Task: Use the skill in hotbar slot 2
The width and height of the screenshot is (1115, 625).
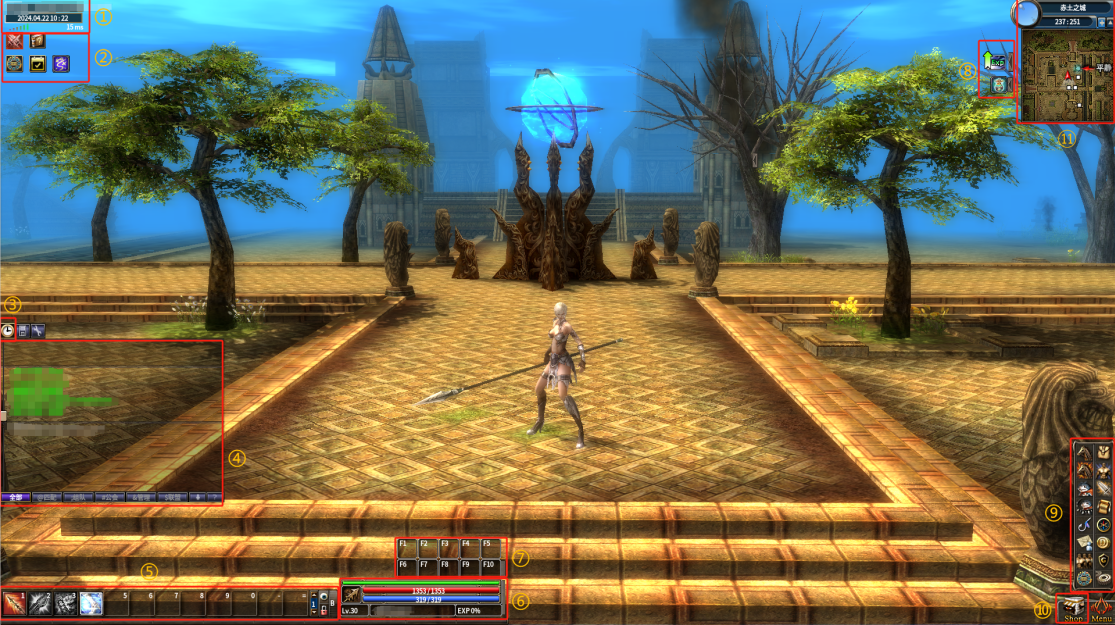Action: [x=41, y=602]
